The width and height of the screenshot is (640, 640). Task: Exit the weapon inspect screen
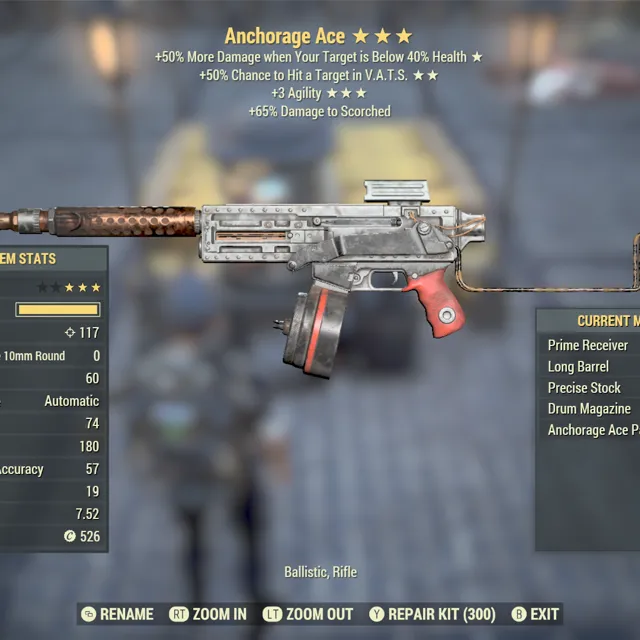click(x=535, y=614)
